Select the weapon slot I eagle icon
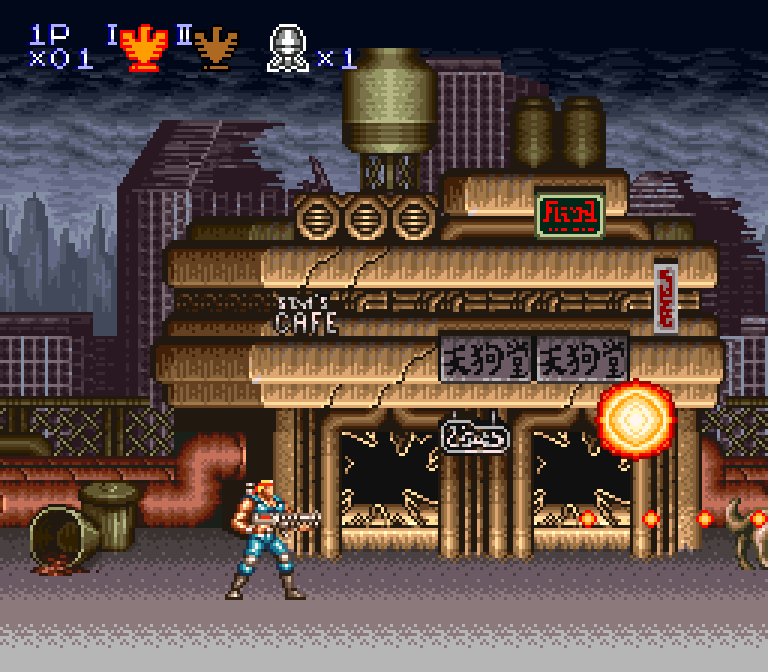768x672 pixels. [x=144, y=47]
